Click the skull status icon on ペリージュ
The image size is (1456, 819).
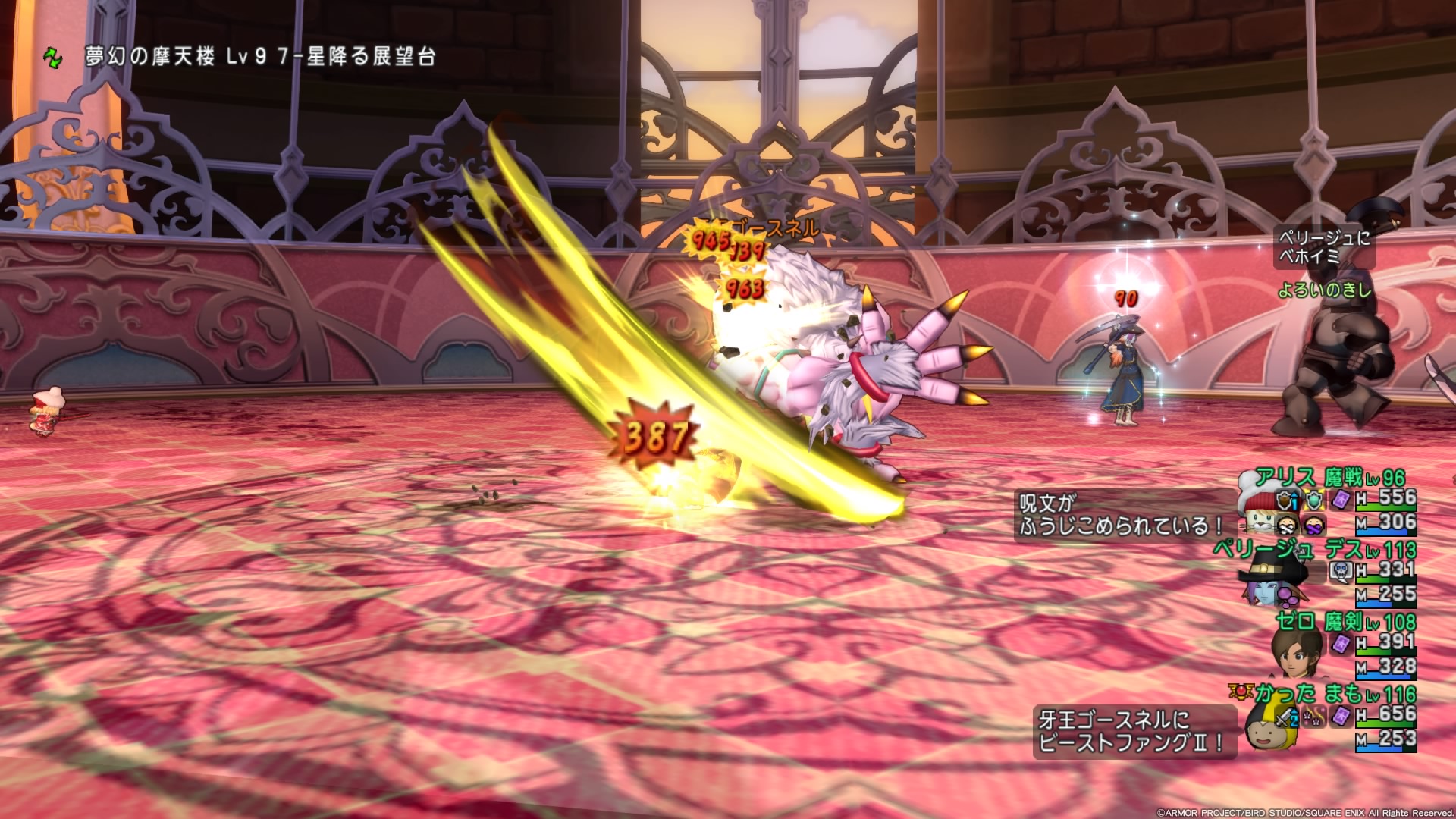pyautogui.click(x=1339, y=571)
